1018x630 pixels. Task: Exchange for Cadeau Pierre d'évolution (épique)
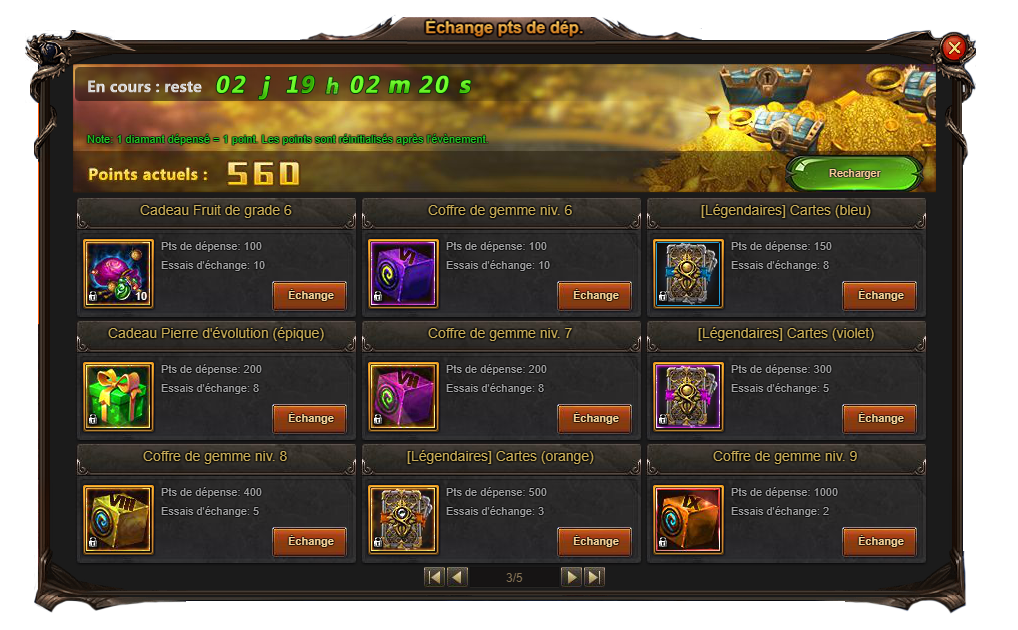pyautogui.click(x=310, y=418)
